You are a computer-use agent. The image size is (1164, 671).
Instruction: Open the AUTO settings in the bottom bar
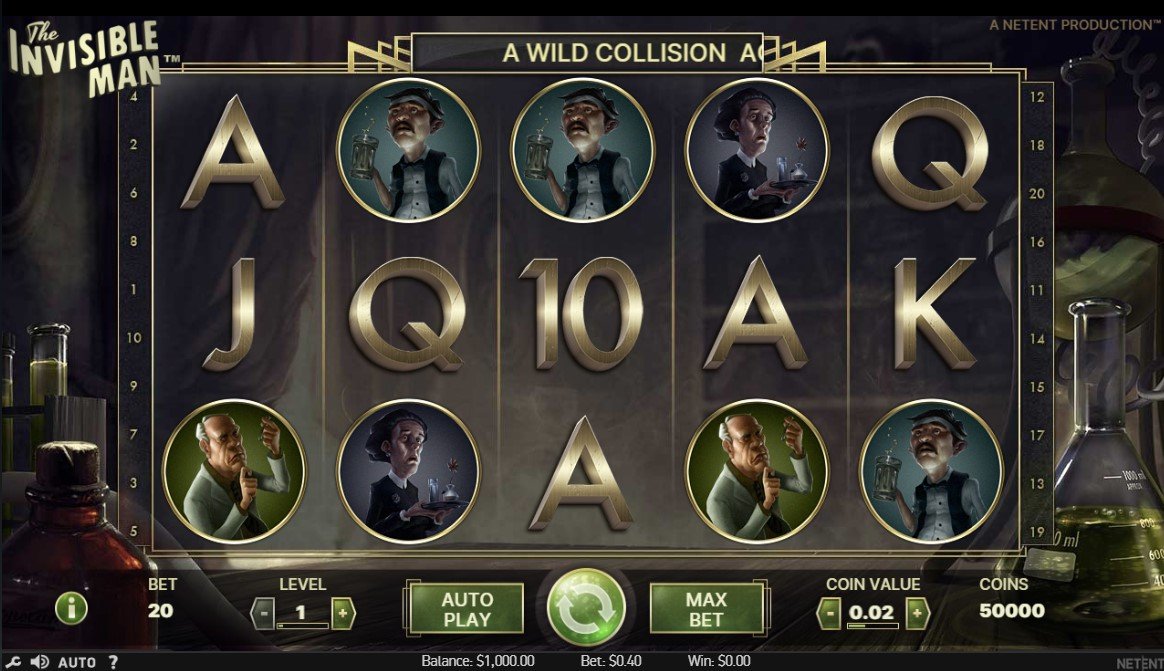pos(77,662)
